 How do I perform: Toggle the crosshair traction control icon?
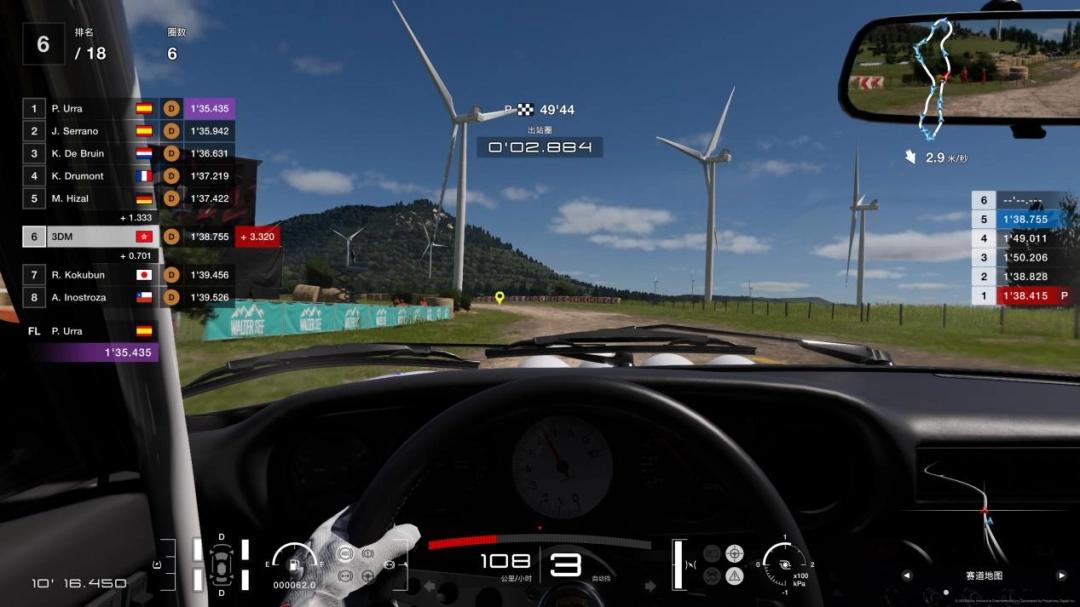tap(734, 553)
